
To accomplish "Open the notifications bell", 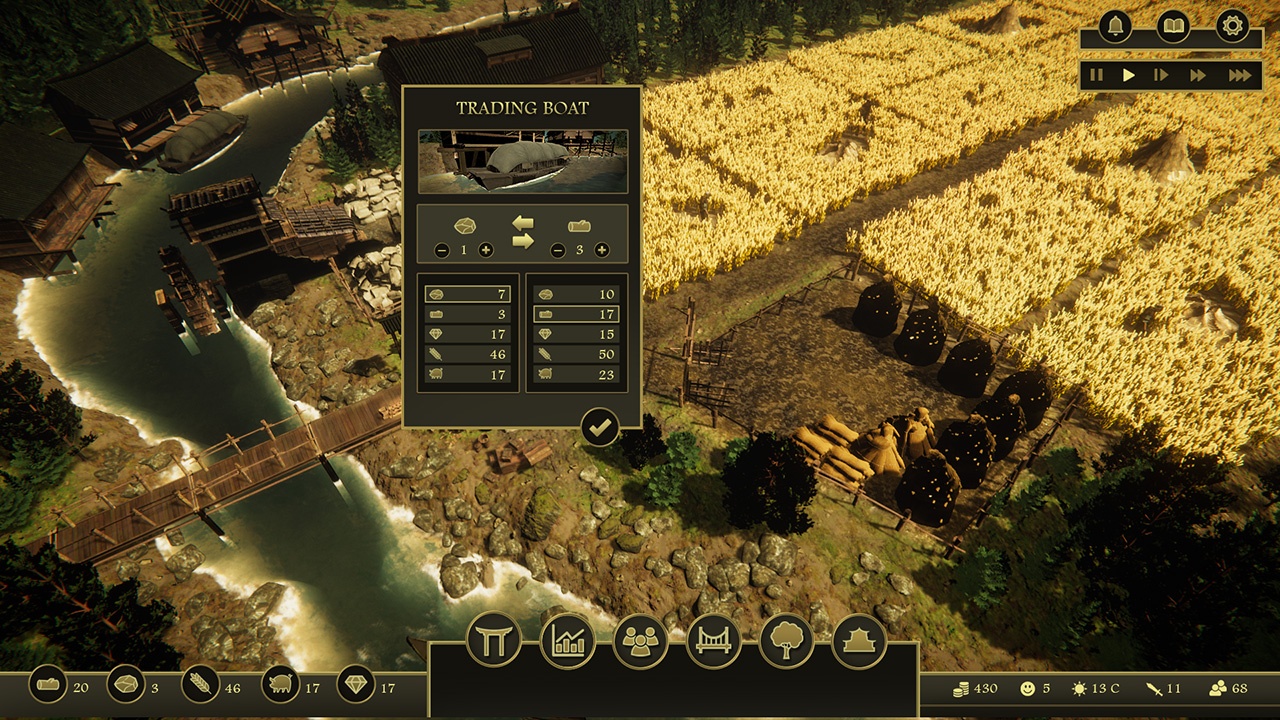I will point(1114,26).
